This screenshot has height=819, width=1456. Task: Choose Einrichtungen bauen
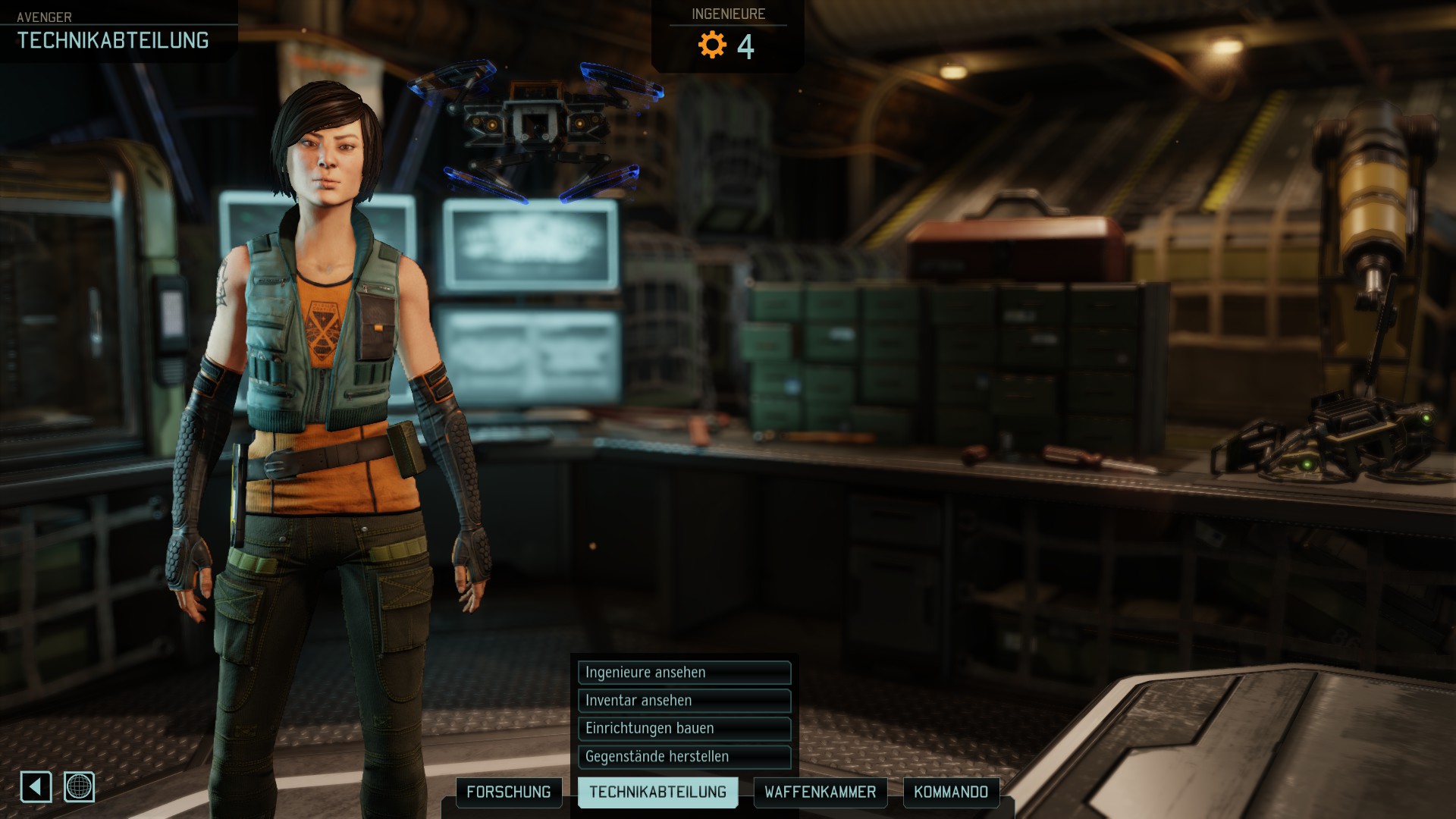683,729
